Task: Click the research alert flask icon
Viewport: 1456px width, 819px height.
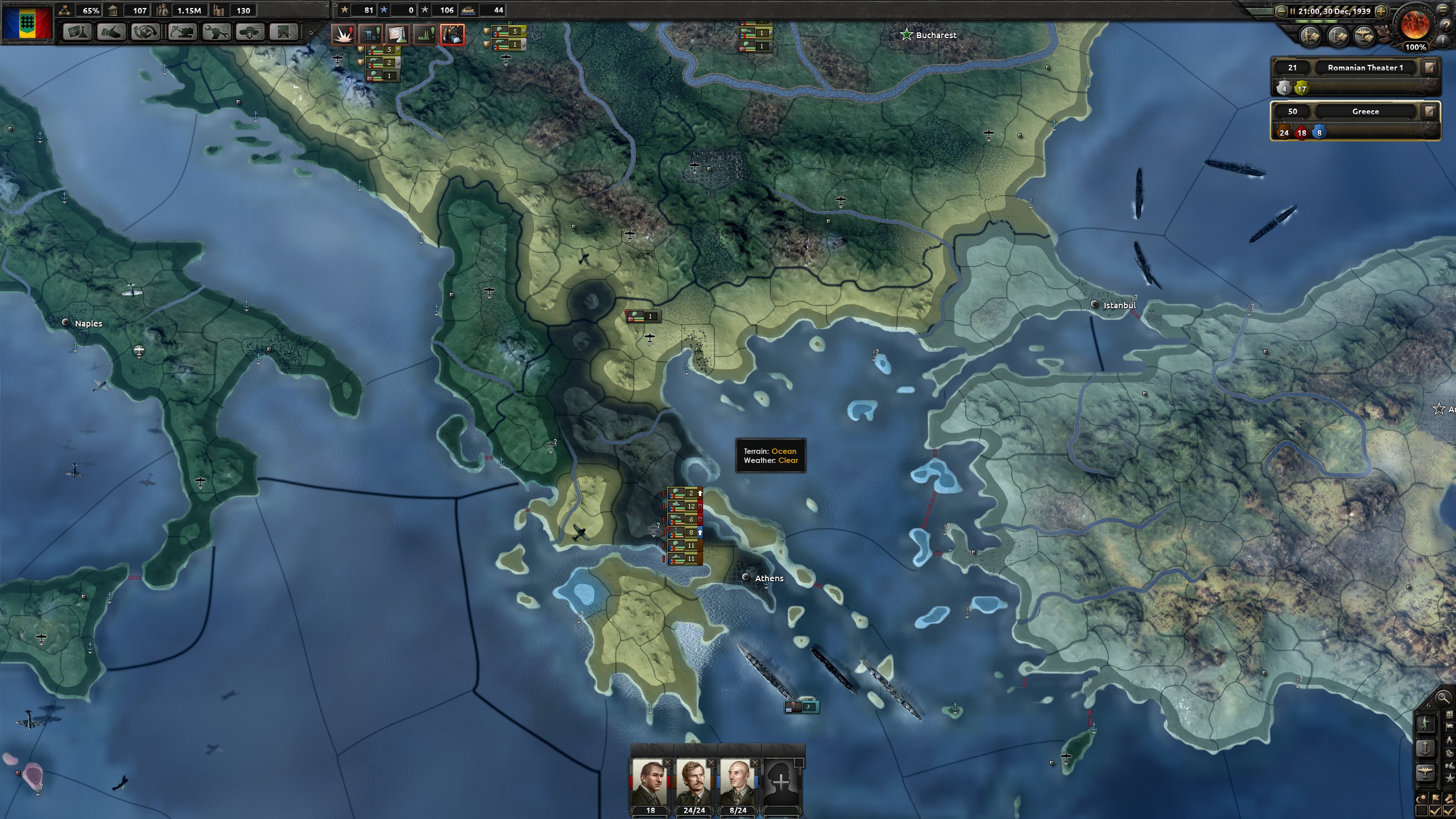Action: [x=398, y=35]
